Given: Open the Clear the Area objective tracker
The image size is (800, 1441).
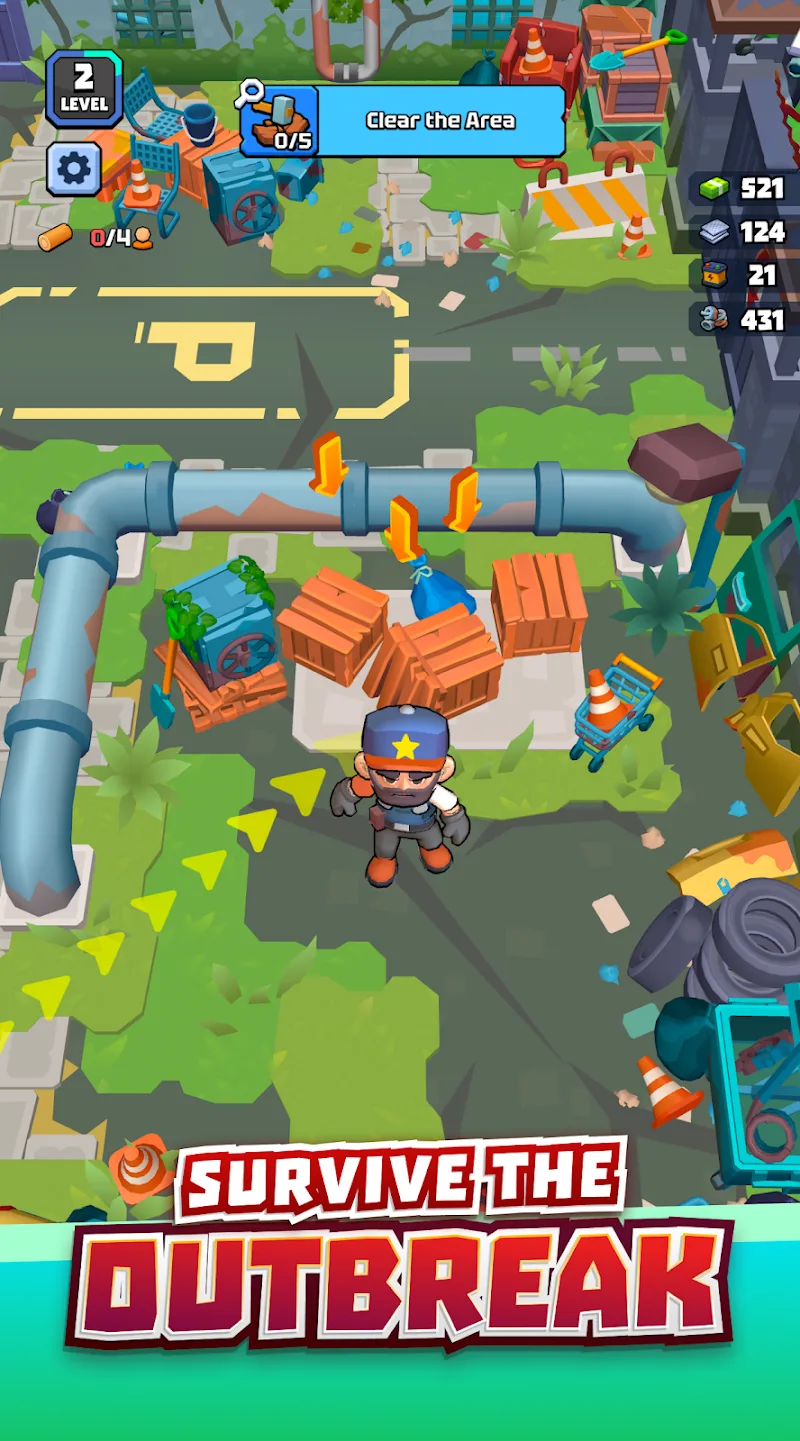Looking at the screenshot, I should (x=403, y=121).
